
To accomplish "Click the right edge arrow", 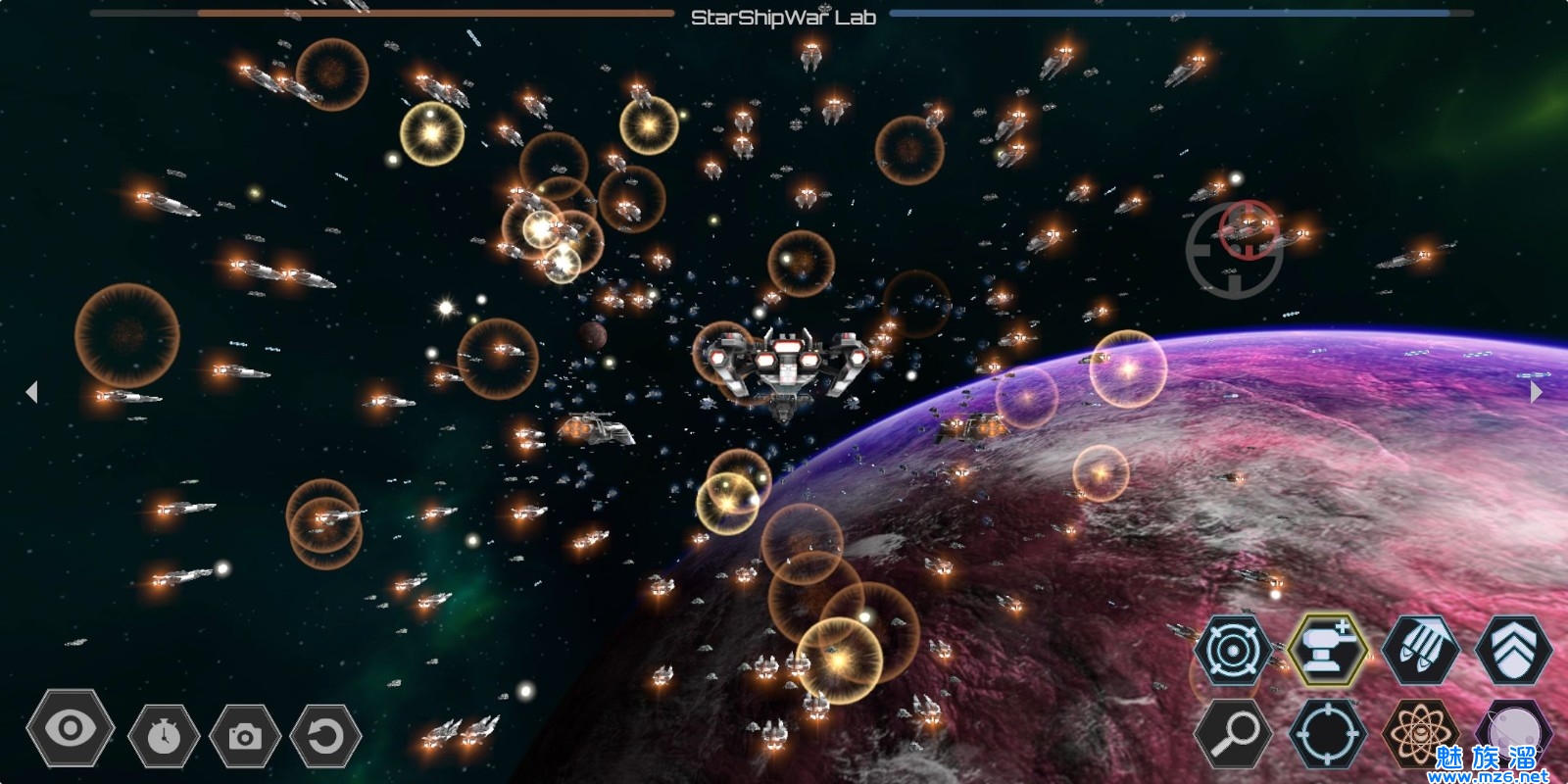I will click(x=1536, y=392).
